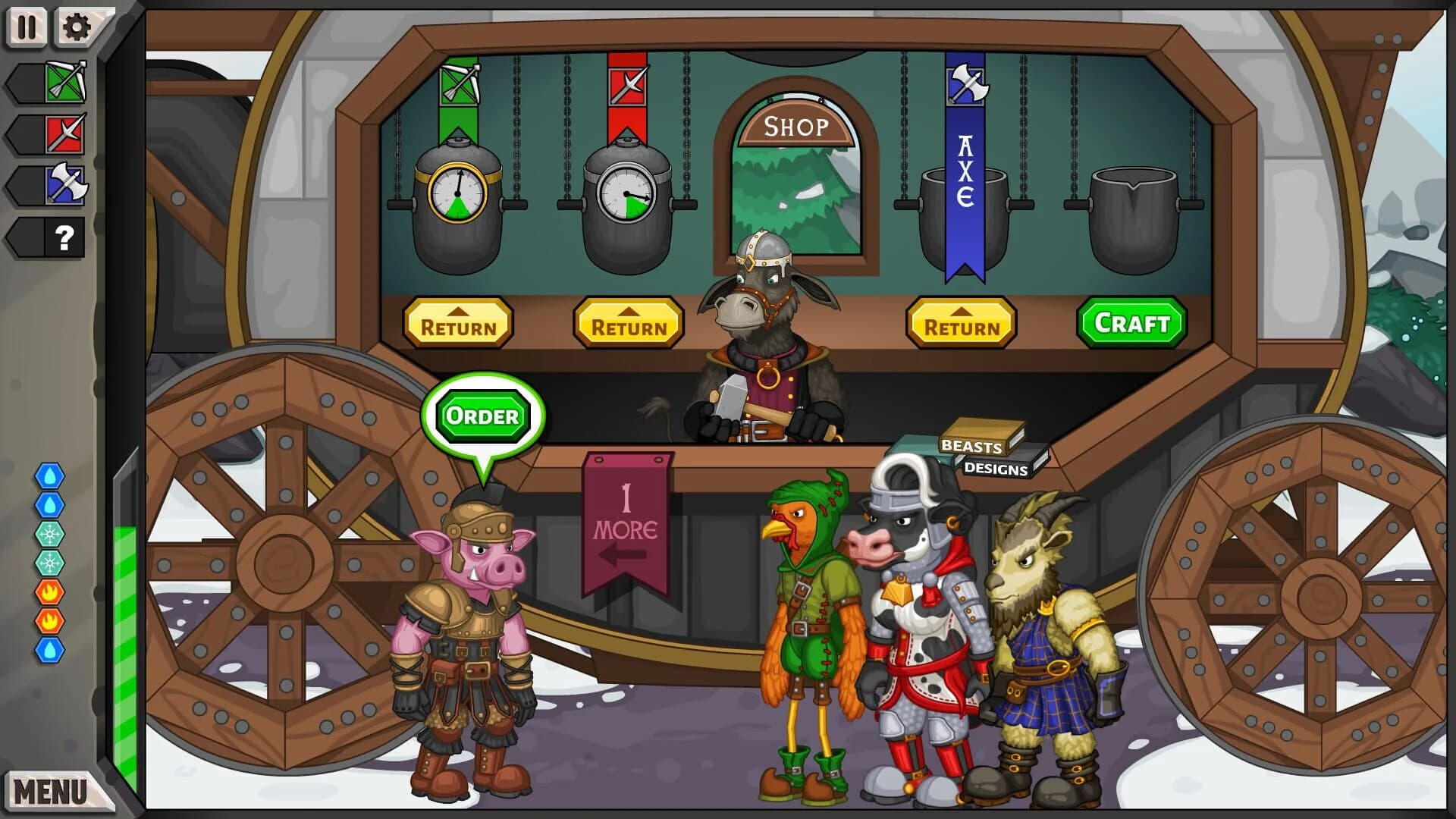Open the settings gear
Screen dimensions: 1456x819
[x=77, y=27]
